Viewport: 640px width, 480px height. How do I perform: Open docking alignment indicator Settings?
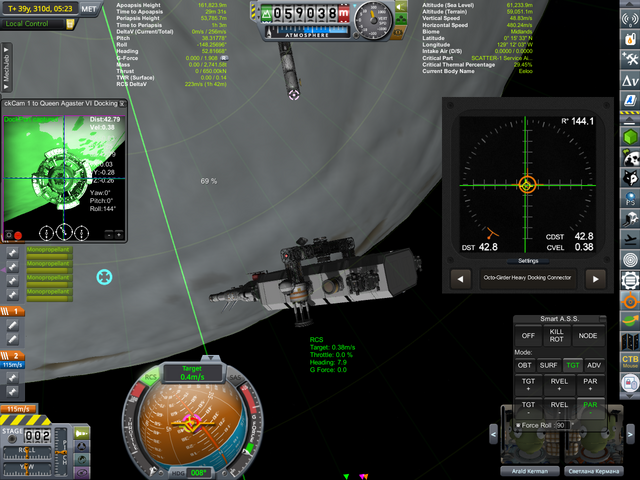coord(527,260)
